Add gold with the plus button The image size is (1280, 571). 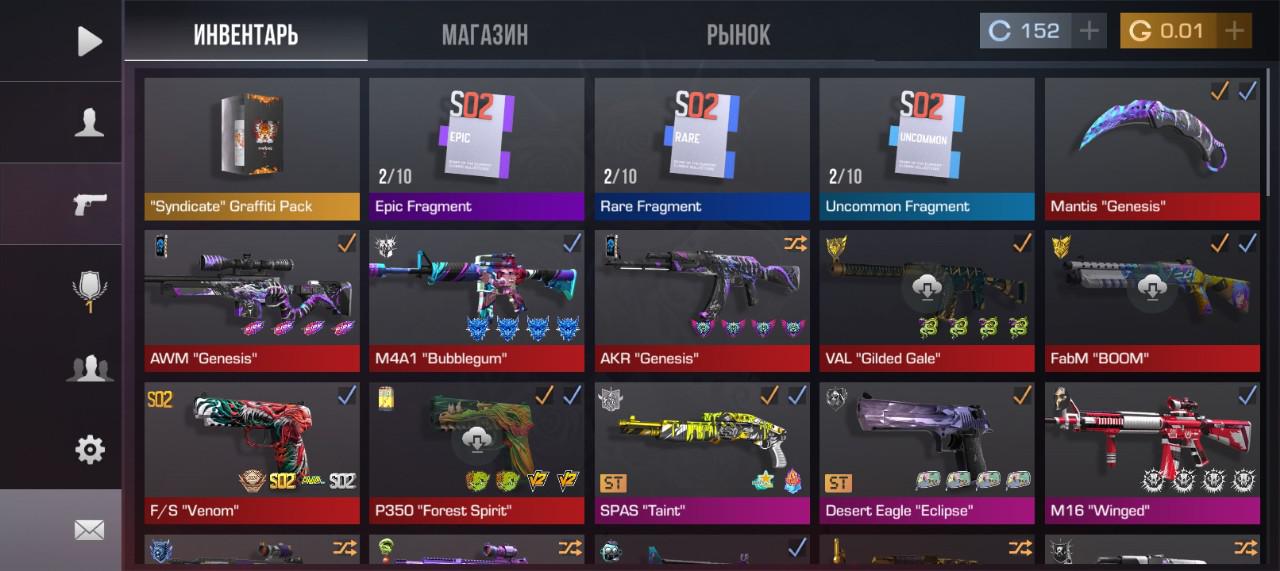coord(1235,31)
